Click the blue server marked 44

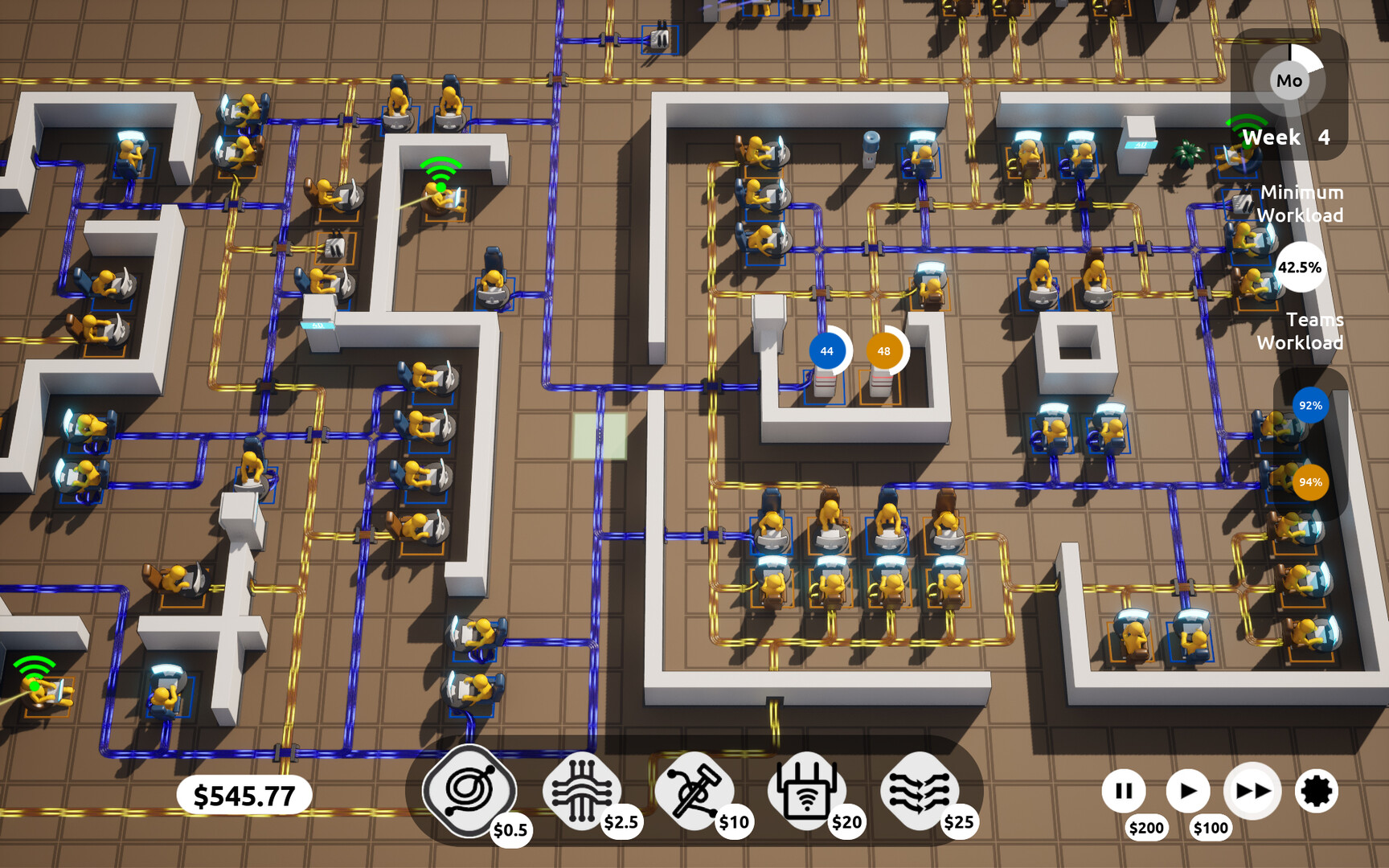826,350
